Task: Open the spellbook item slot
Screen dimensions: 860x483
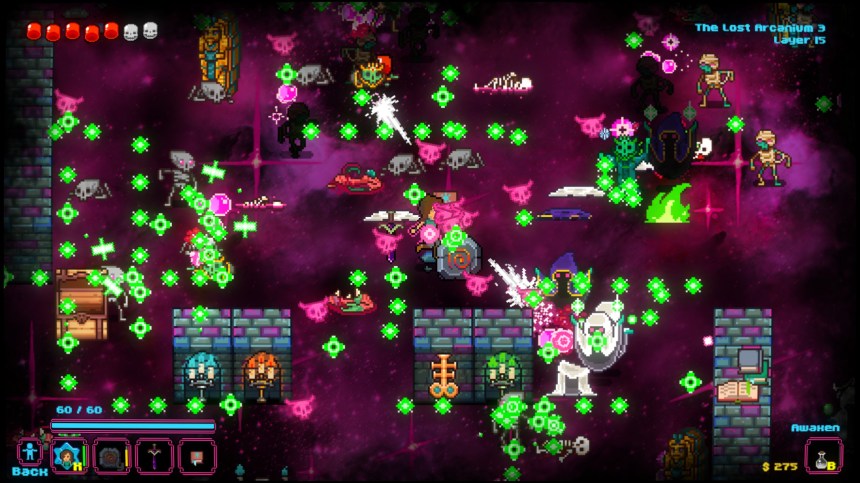Action: click(197, 455)
